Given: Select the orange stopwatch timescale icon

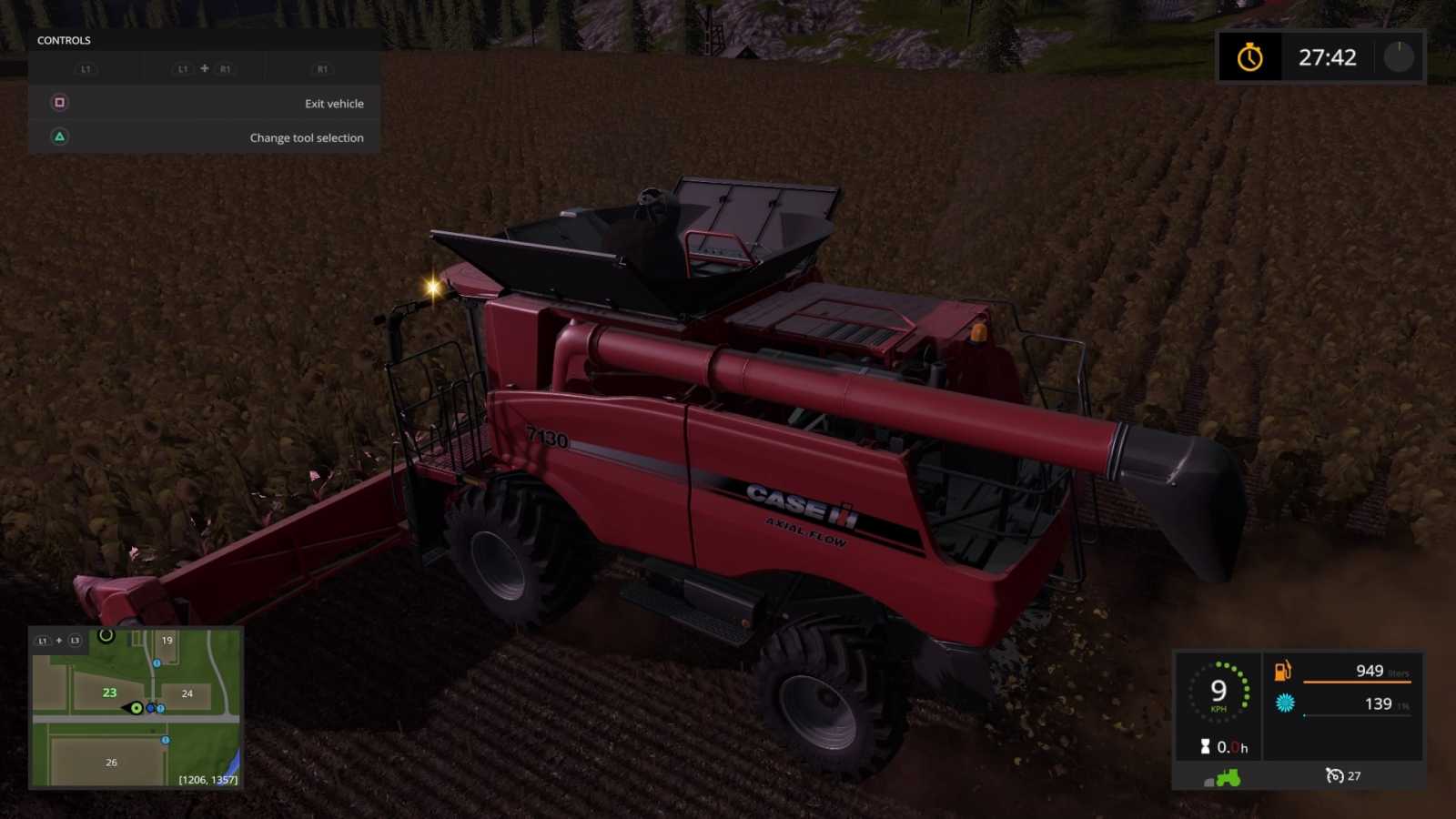Looking at the screenshot, I should [1249, 57].
